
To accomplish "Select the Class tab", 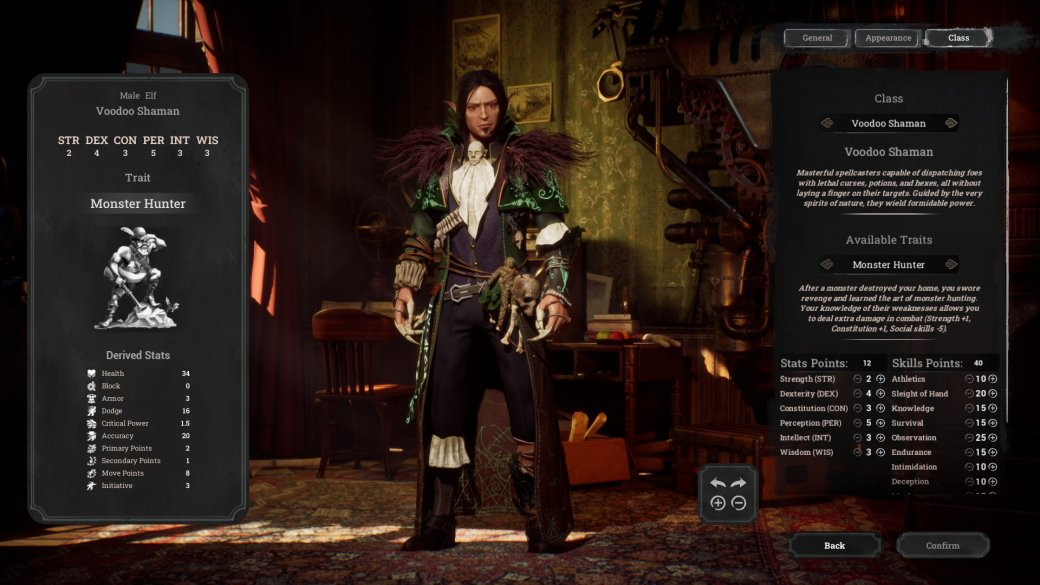I will (x=958, y=38).
